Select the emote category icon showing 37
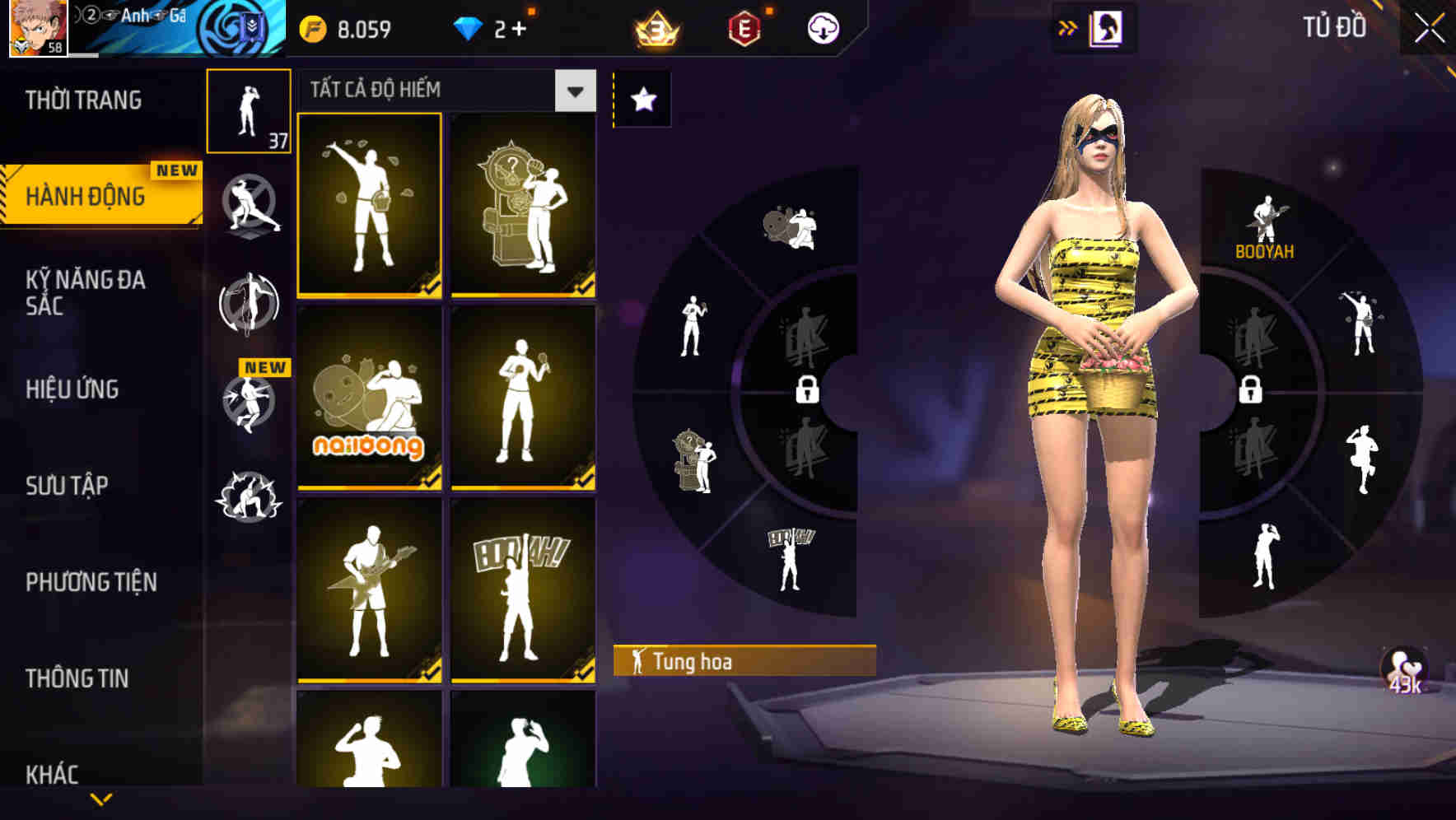The width and height of the screenshot is (1456, 820). [249, 109]
